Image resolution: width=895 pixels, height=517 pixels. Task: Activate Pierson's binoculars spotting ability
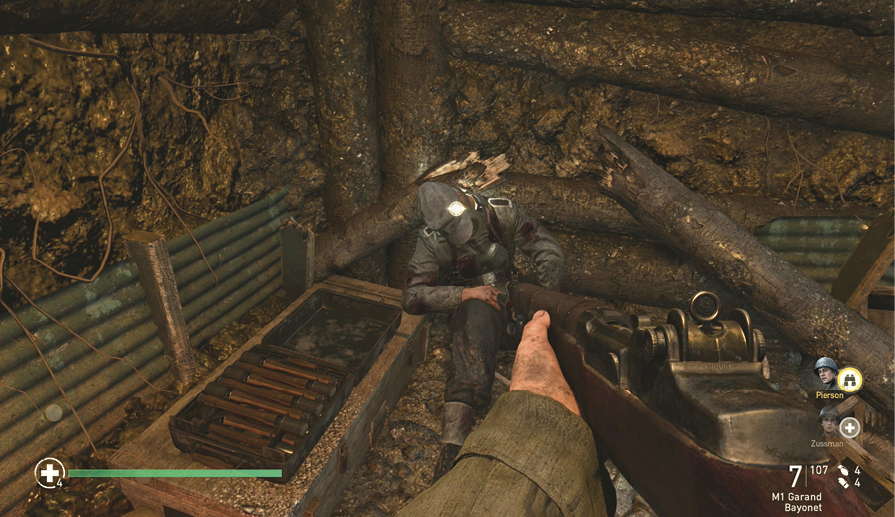coord(849,379)
